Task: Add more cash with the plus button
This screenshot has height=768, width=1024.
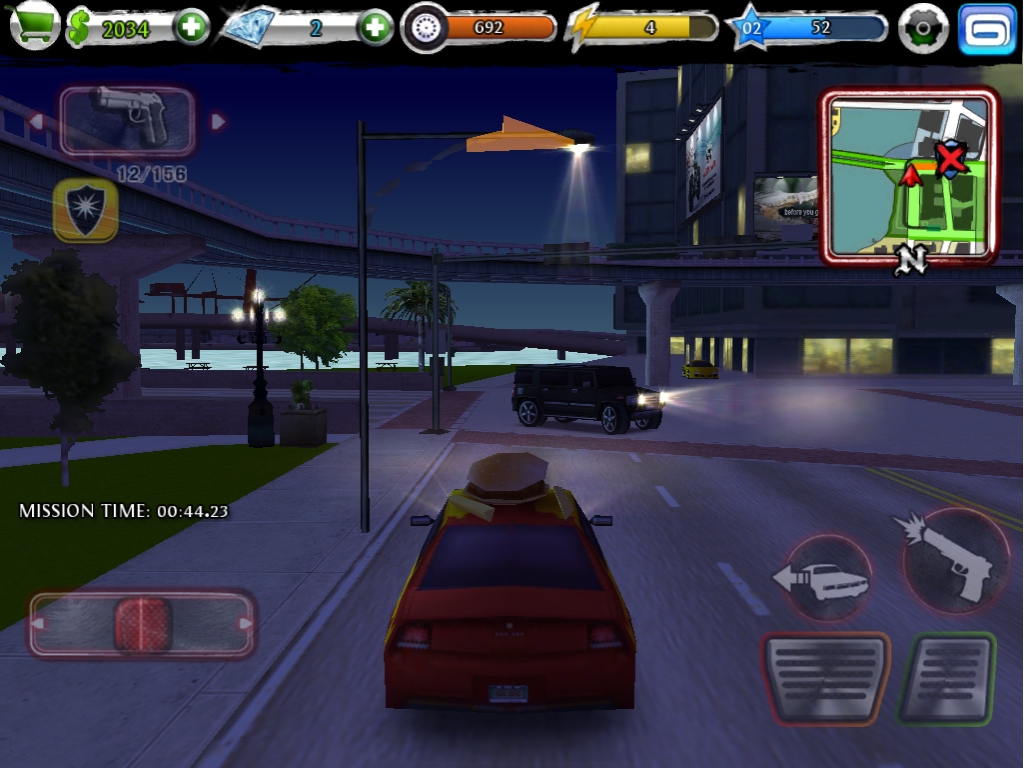Action: pyautogui.click(x=192, y=28)
